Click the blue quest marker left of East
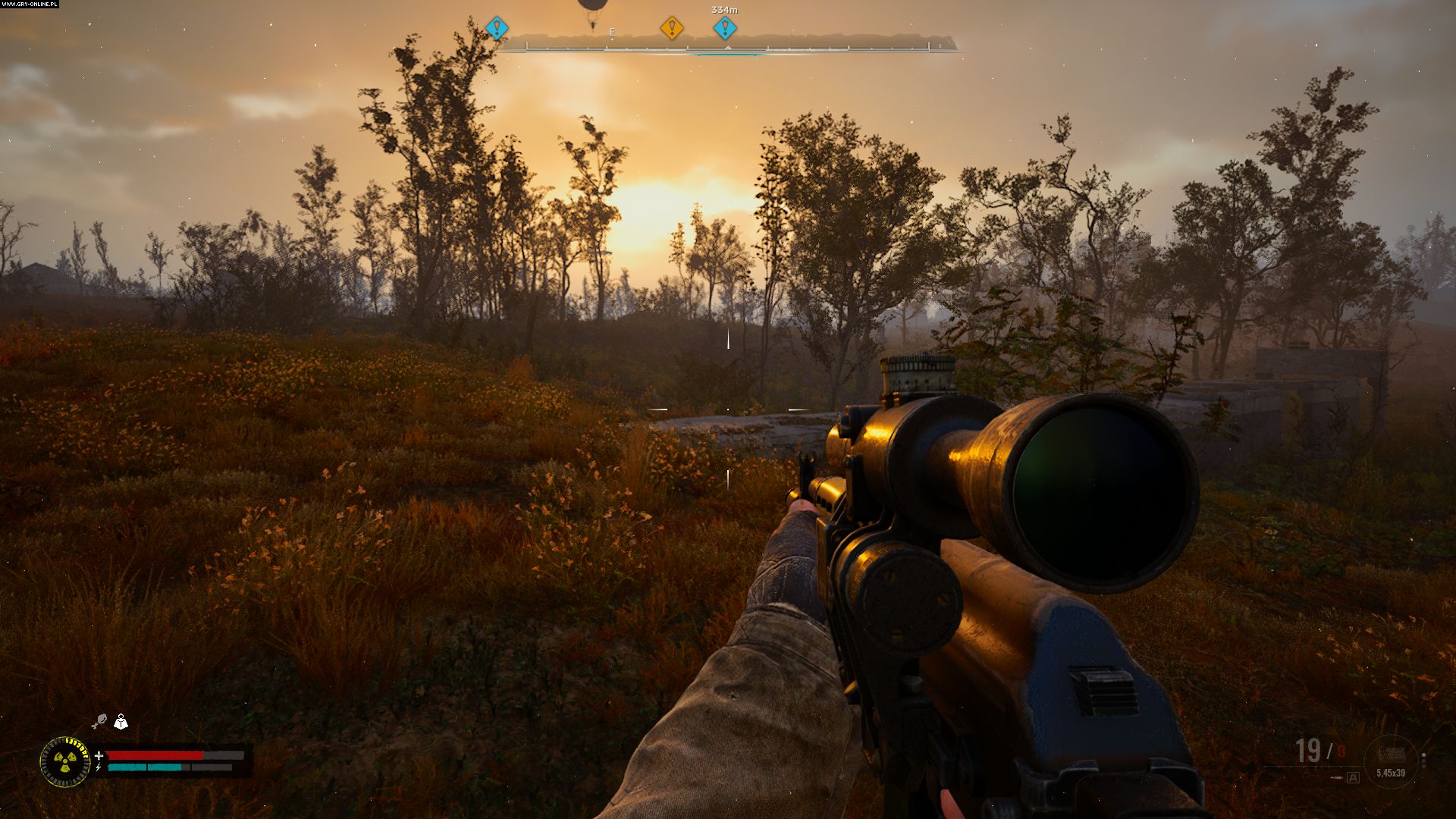 [x=497, y=29]
